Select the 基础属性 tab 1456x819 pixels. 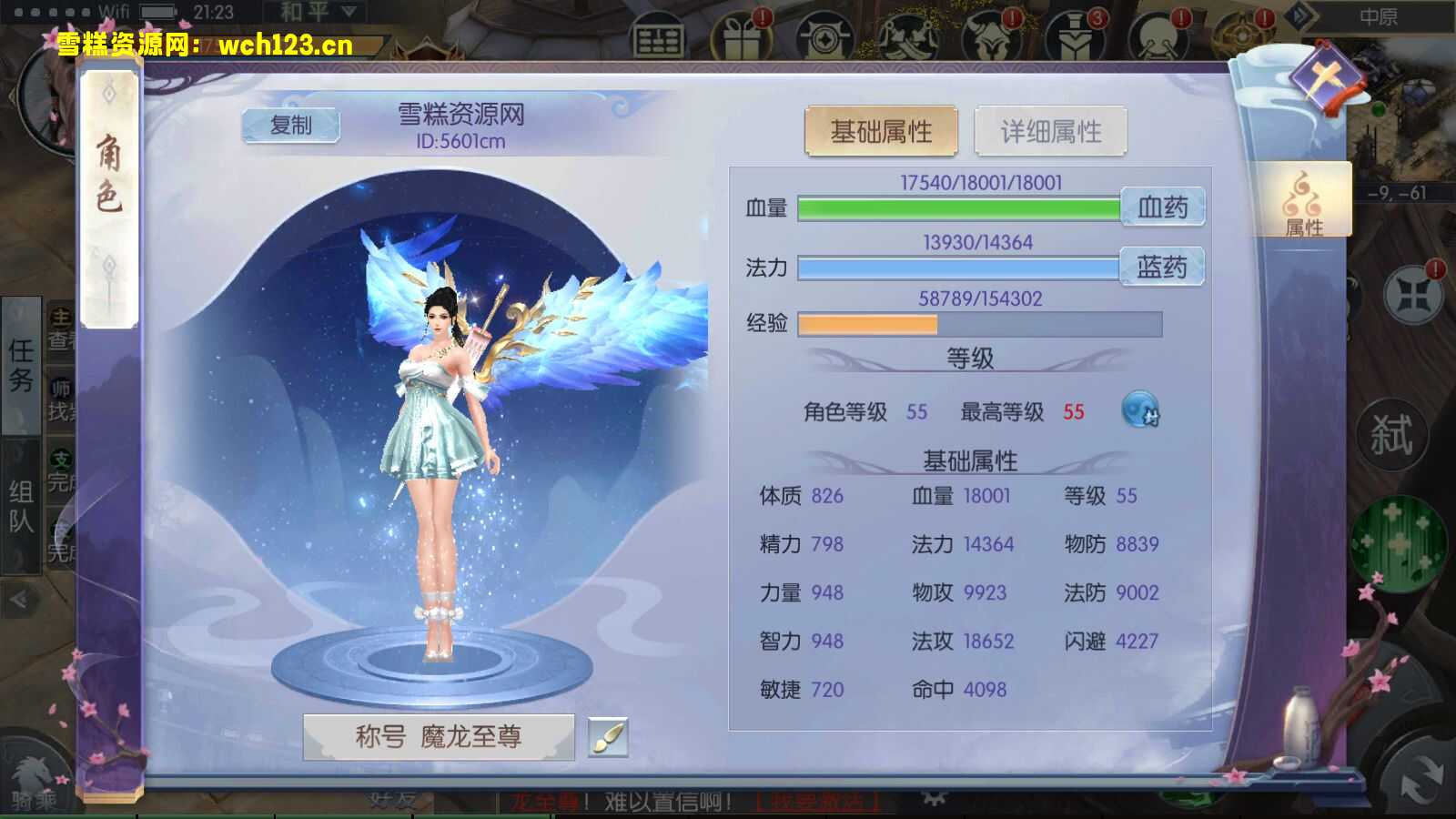pyautogui.click(x=882, y=130)
